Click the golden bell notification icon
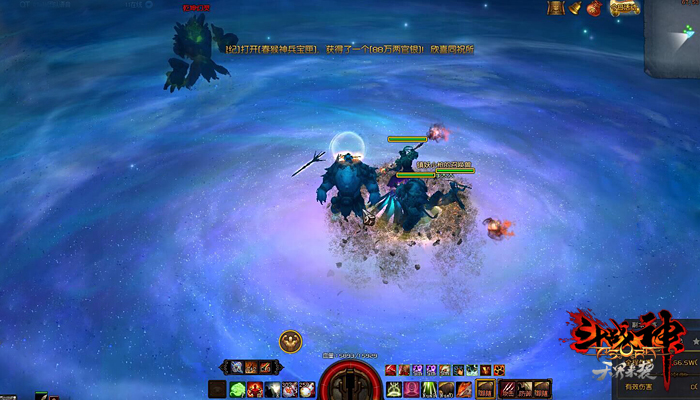 coord(577,8)
